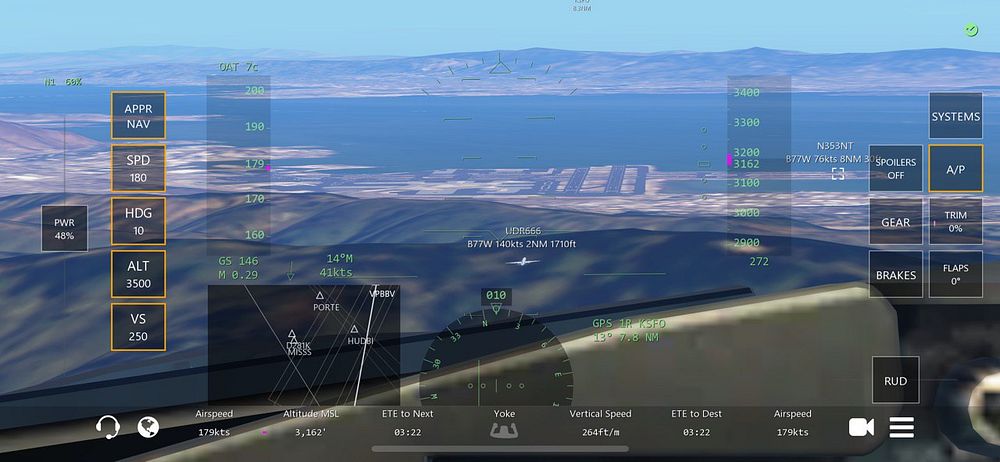1000x462 pixels.
Task: Toggle the SPOILERS OFF control
Action: (x=895, y=169)
